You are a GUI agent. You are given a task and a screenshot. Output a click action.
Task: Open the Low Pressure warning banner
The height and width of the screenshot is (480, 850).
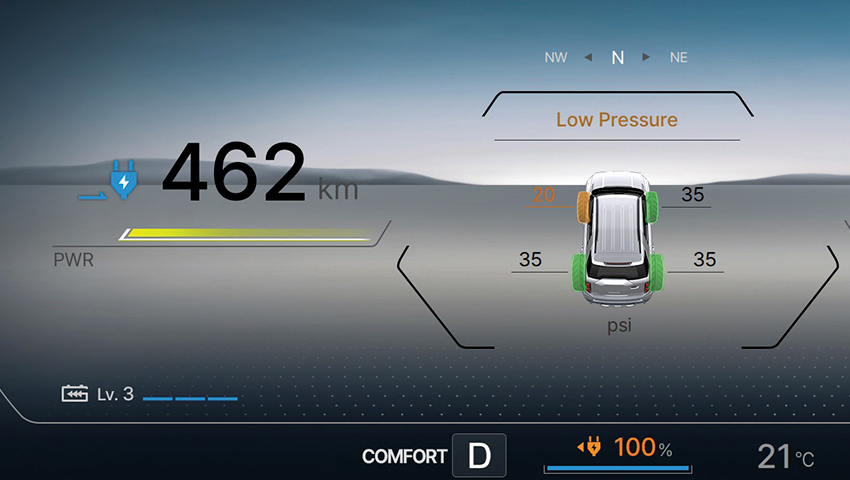tap(616, 120)
